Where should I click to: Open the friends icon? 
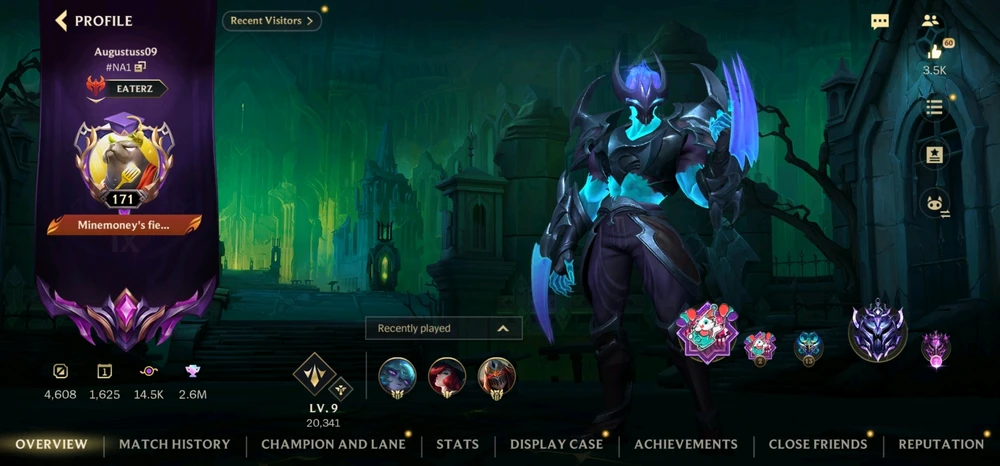coord(932,20)
